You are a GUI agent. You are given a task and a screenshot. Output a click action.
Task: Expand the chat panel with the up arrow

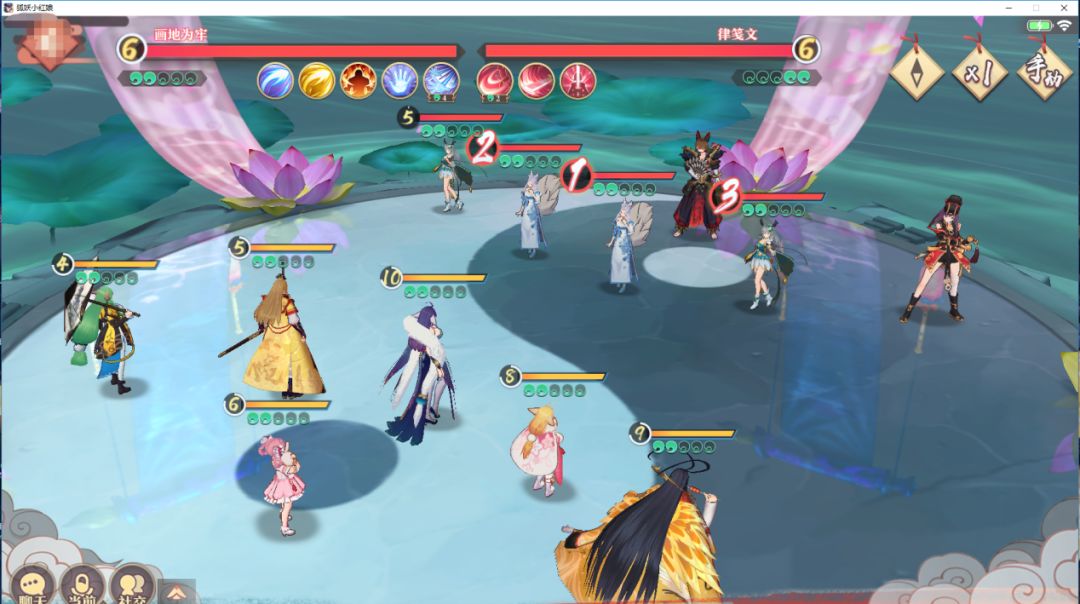pyautogui.click(x=176, y=592)
